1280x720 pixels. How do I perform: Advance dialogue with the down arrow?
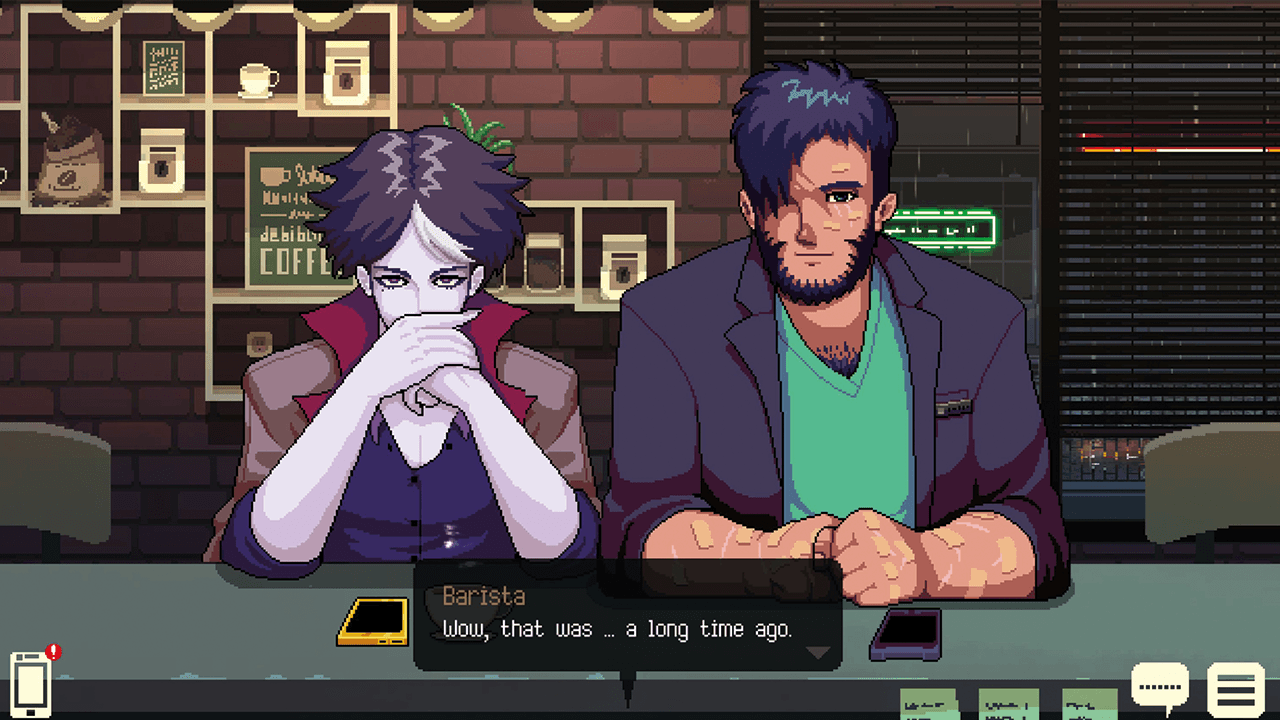click(x=818, y=653)
